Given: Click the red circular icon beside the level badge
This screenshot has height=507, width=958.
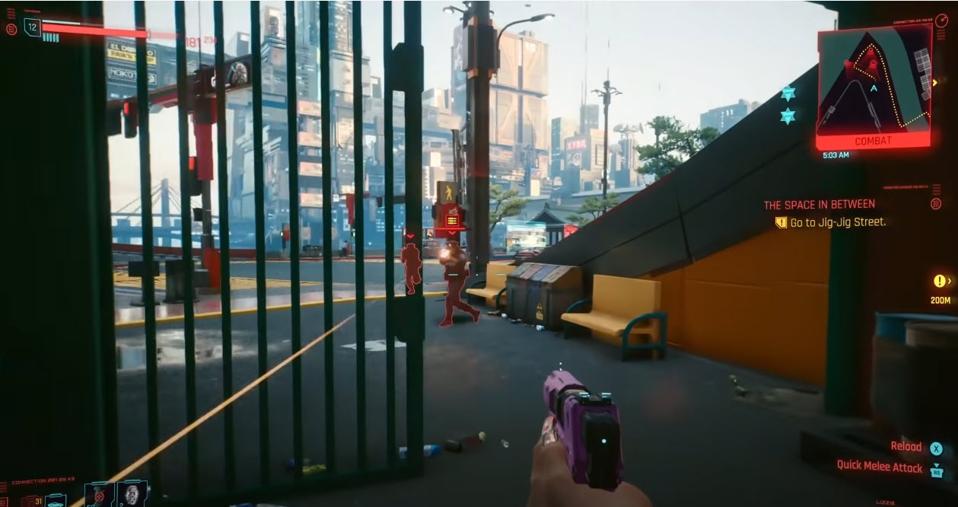Looking at the screenshot, I should 11,29.
